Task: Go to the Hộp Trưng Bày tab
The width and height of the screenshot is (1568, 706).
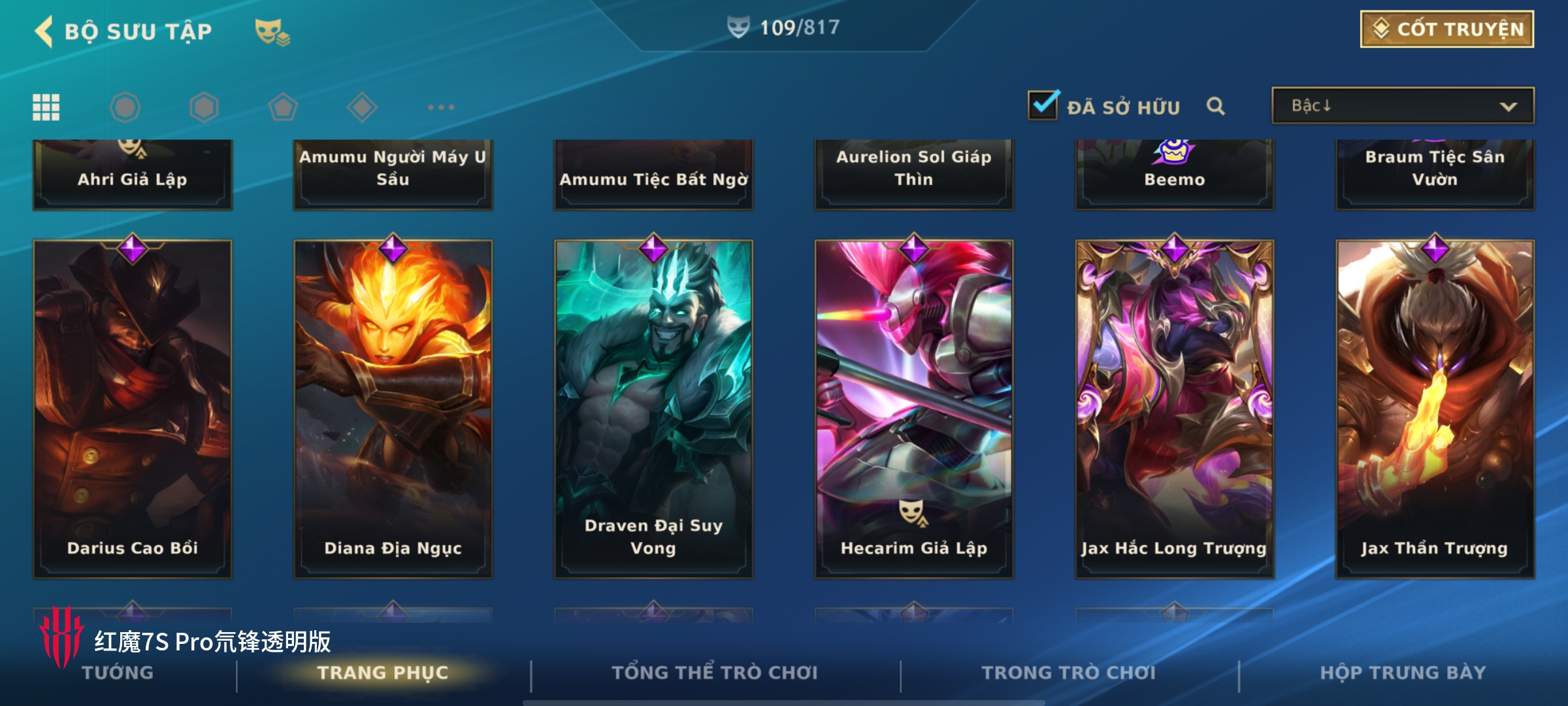Action: tap(1403, 673)
